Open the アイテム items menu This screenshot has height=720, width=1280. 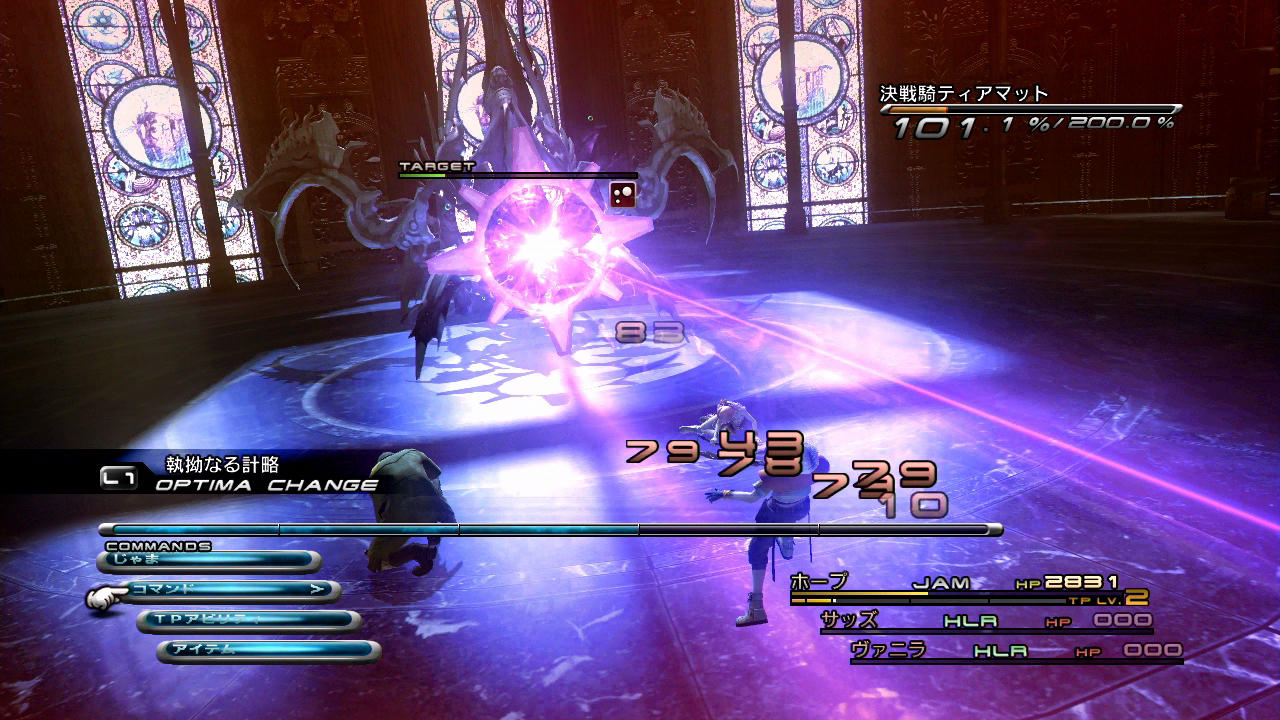point(268,650)
